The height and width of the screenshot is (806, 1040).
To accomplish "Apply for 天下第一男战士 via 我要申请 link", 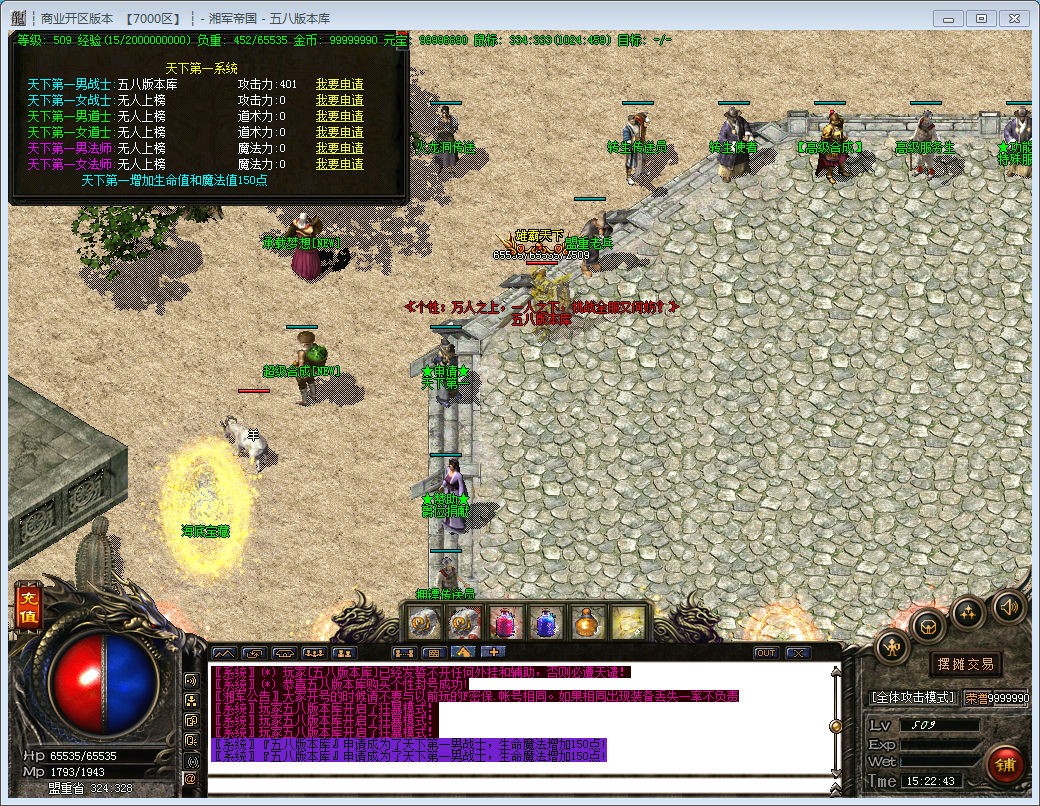I will [x=340, y=85].
